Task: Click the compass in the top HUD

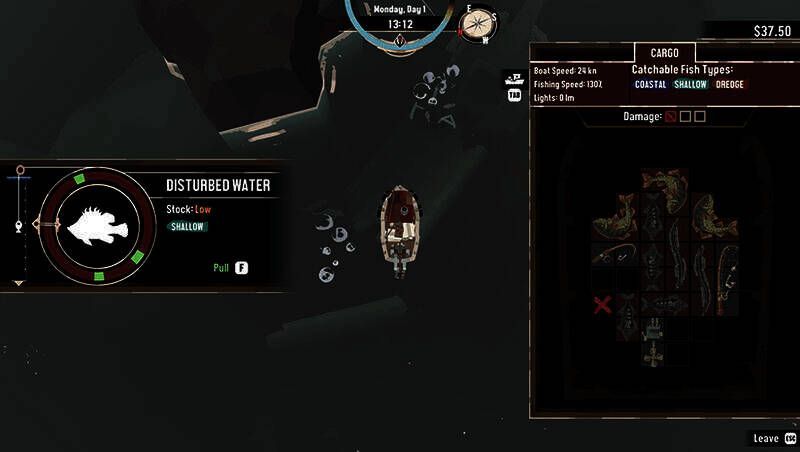Action: click(478, 23)
